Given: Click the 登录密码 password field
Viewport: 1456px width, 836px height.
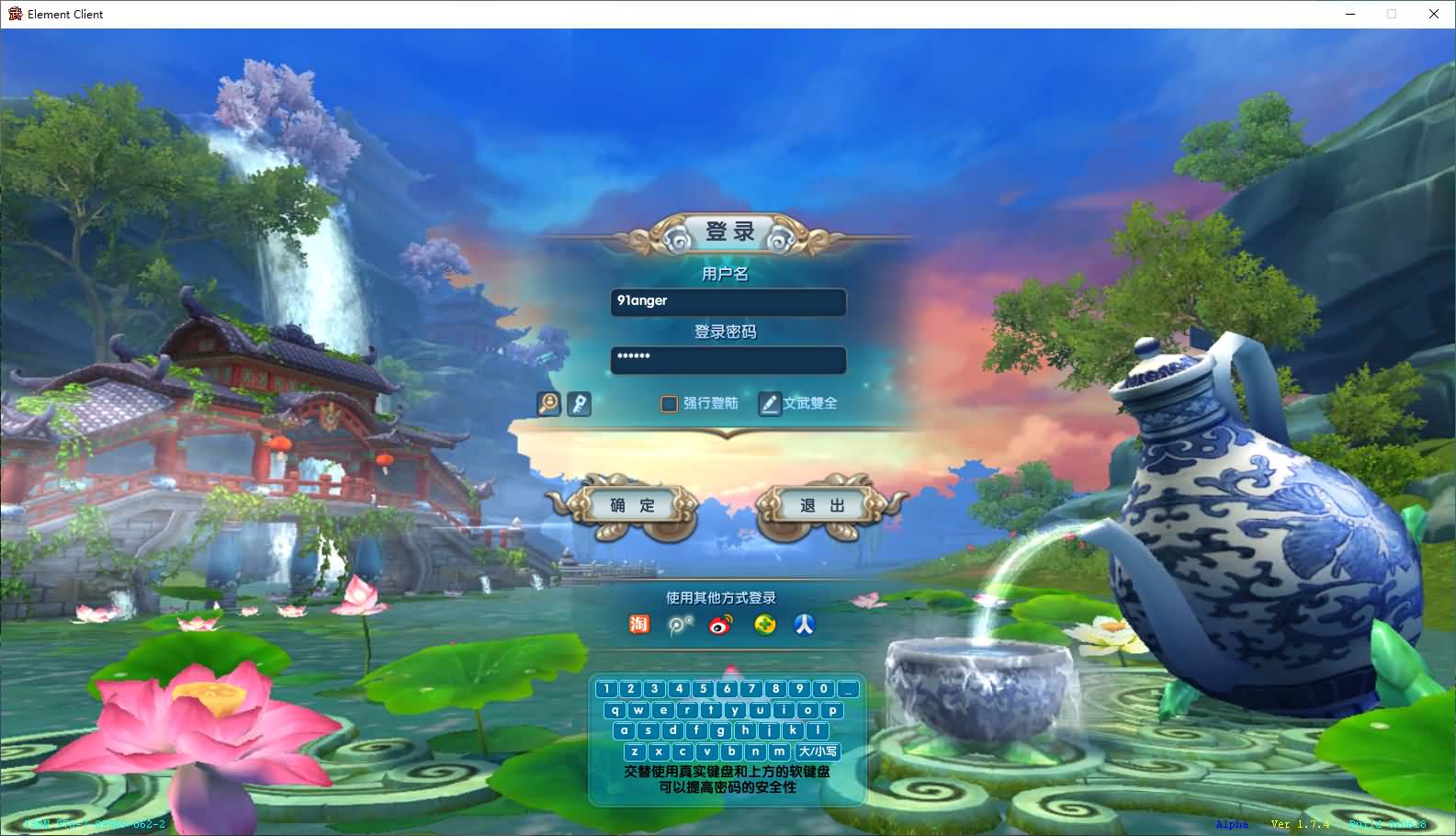Looking at the screenshot, I should point(728,360).
